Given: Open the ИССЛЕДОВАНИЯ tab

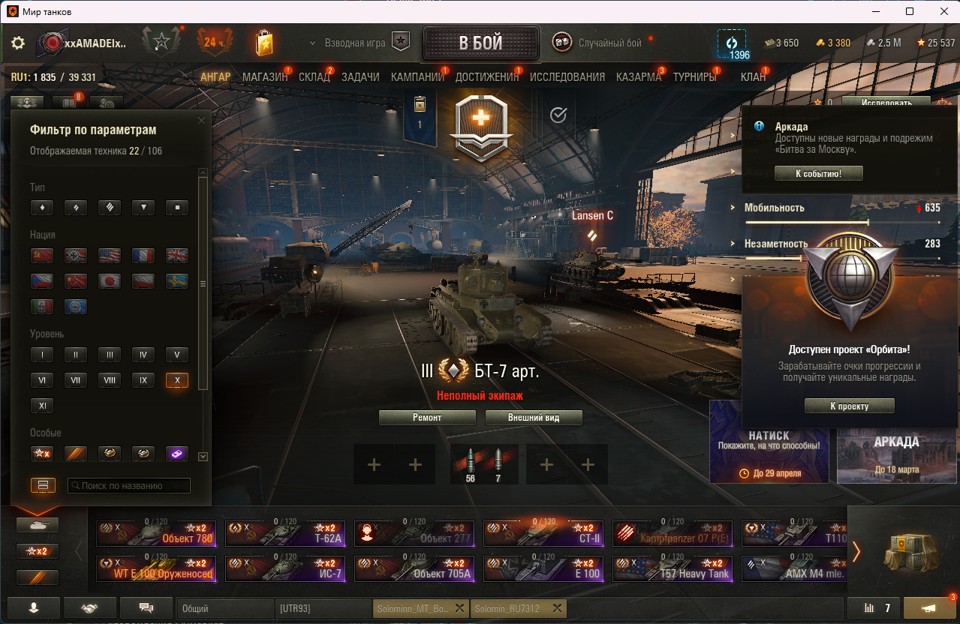Looking at the screenshot, I should click(x=567, y=77).
